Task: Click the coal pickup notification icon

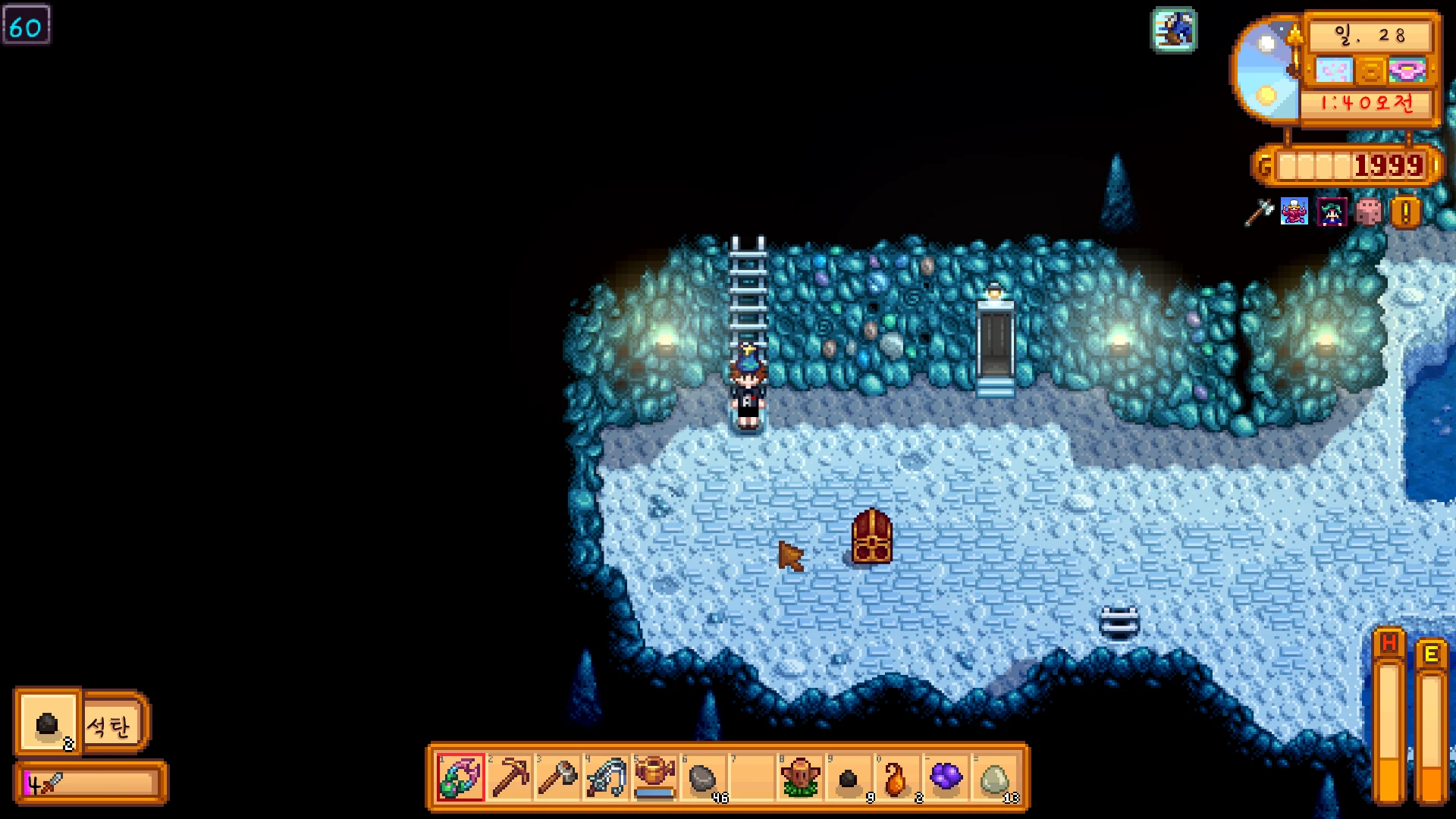Action: 48,723
